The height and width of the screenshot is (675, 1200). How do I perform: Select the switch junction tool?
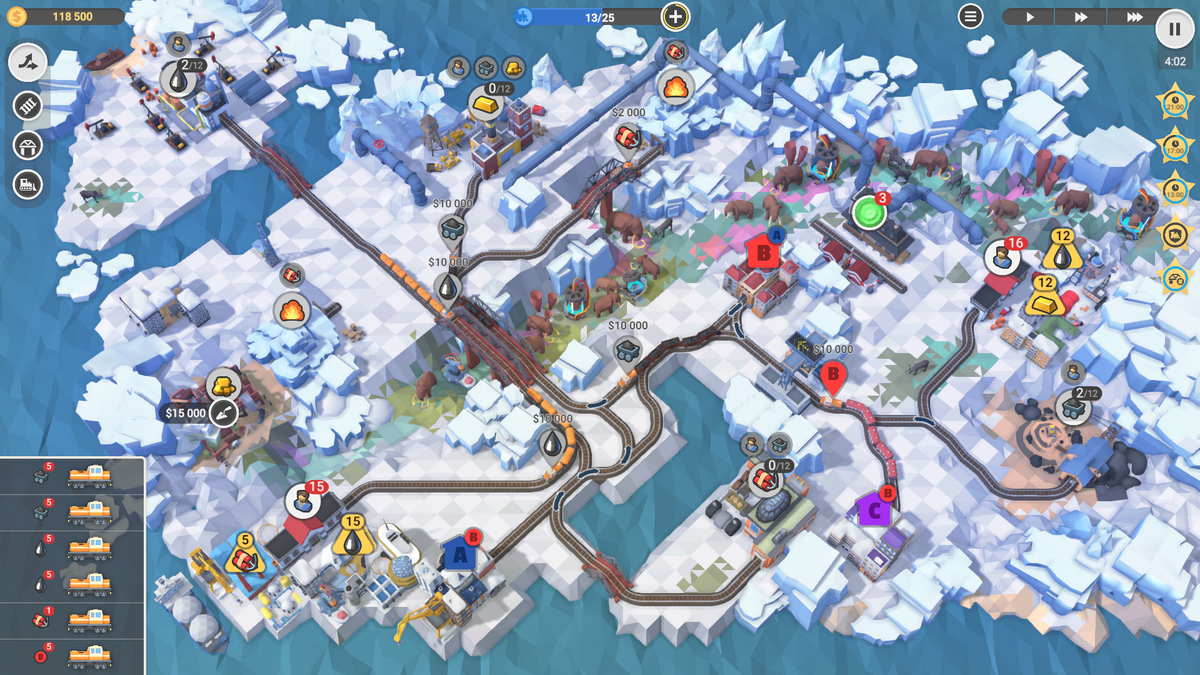(28, 63)
